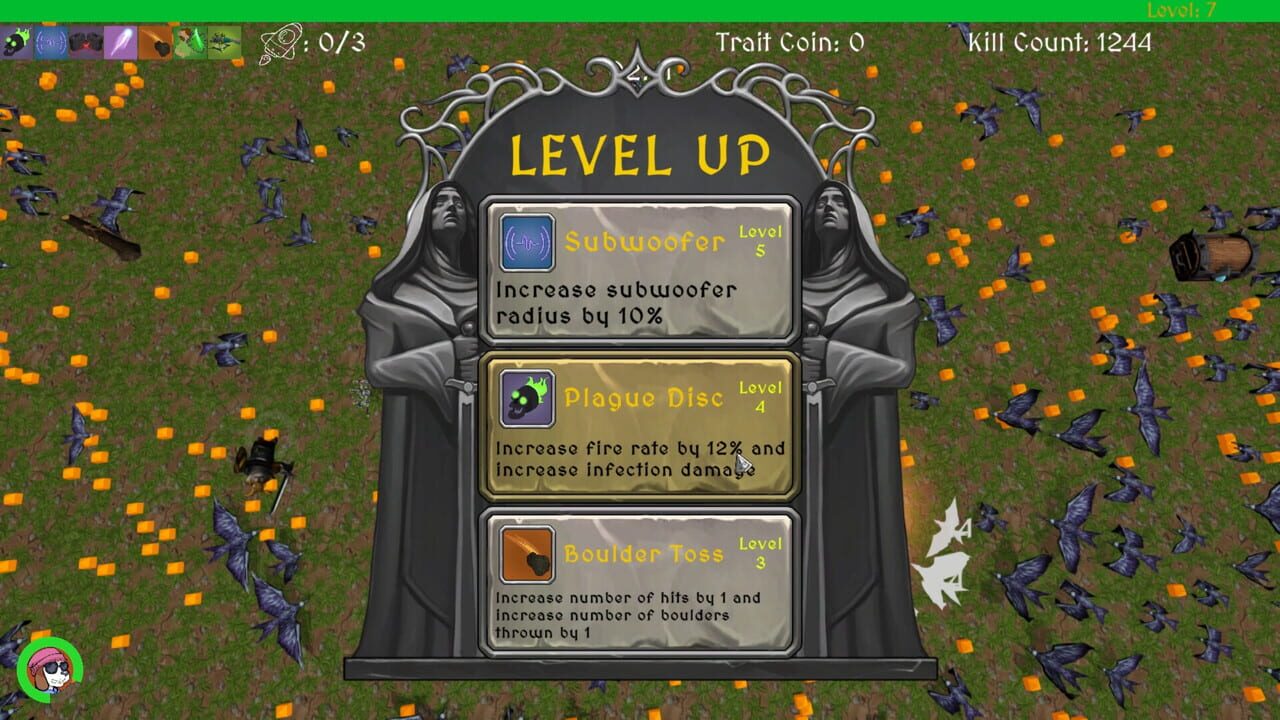Click the Subwoofer icon inside the upgrade card
The image size is (1280, 720).
coord(527,241)
